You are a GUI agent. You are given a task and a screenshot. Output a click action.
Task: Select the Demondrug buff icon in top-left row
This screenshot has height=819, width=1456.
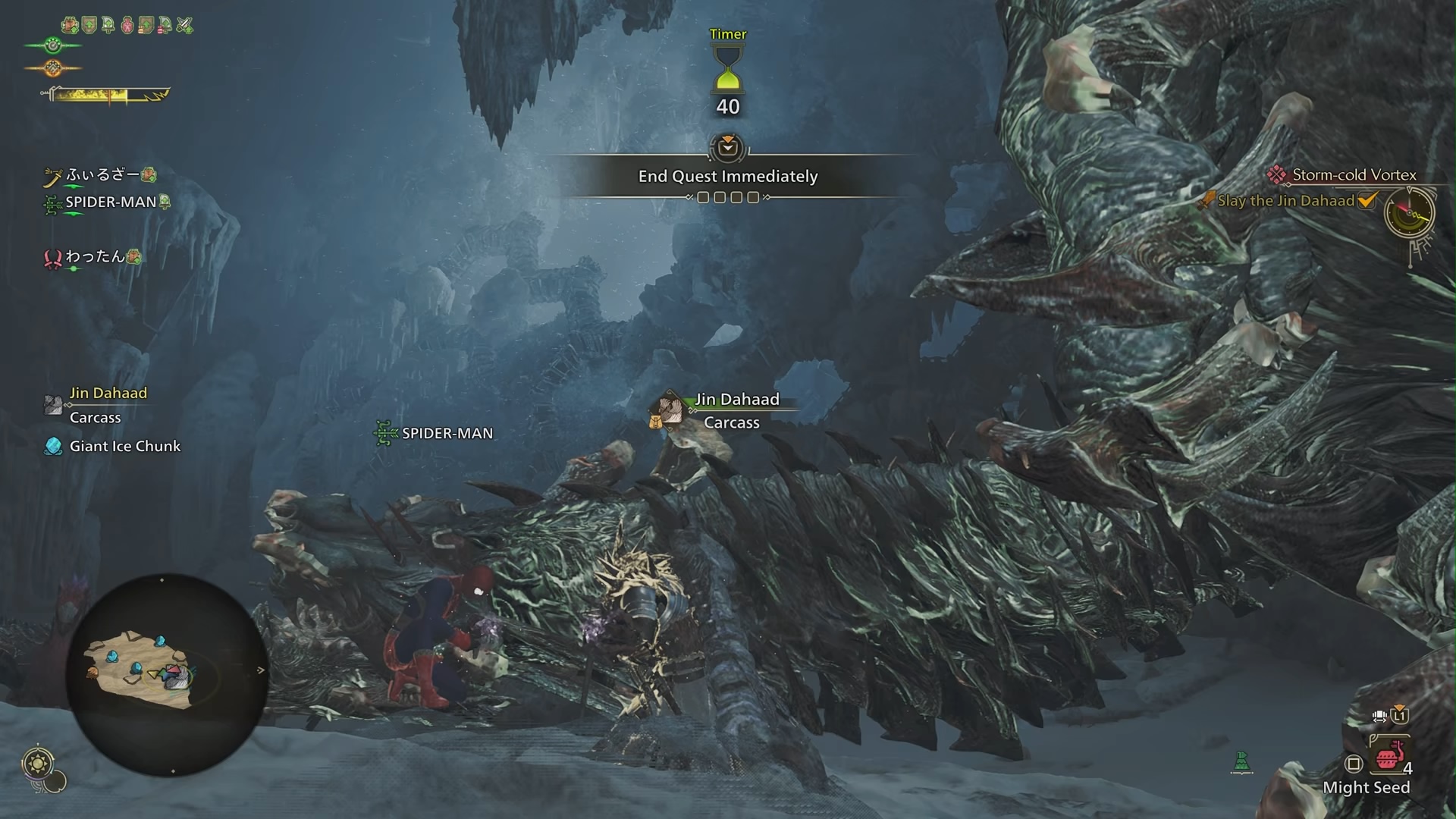coord(127,25)
